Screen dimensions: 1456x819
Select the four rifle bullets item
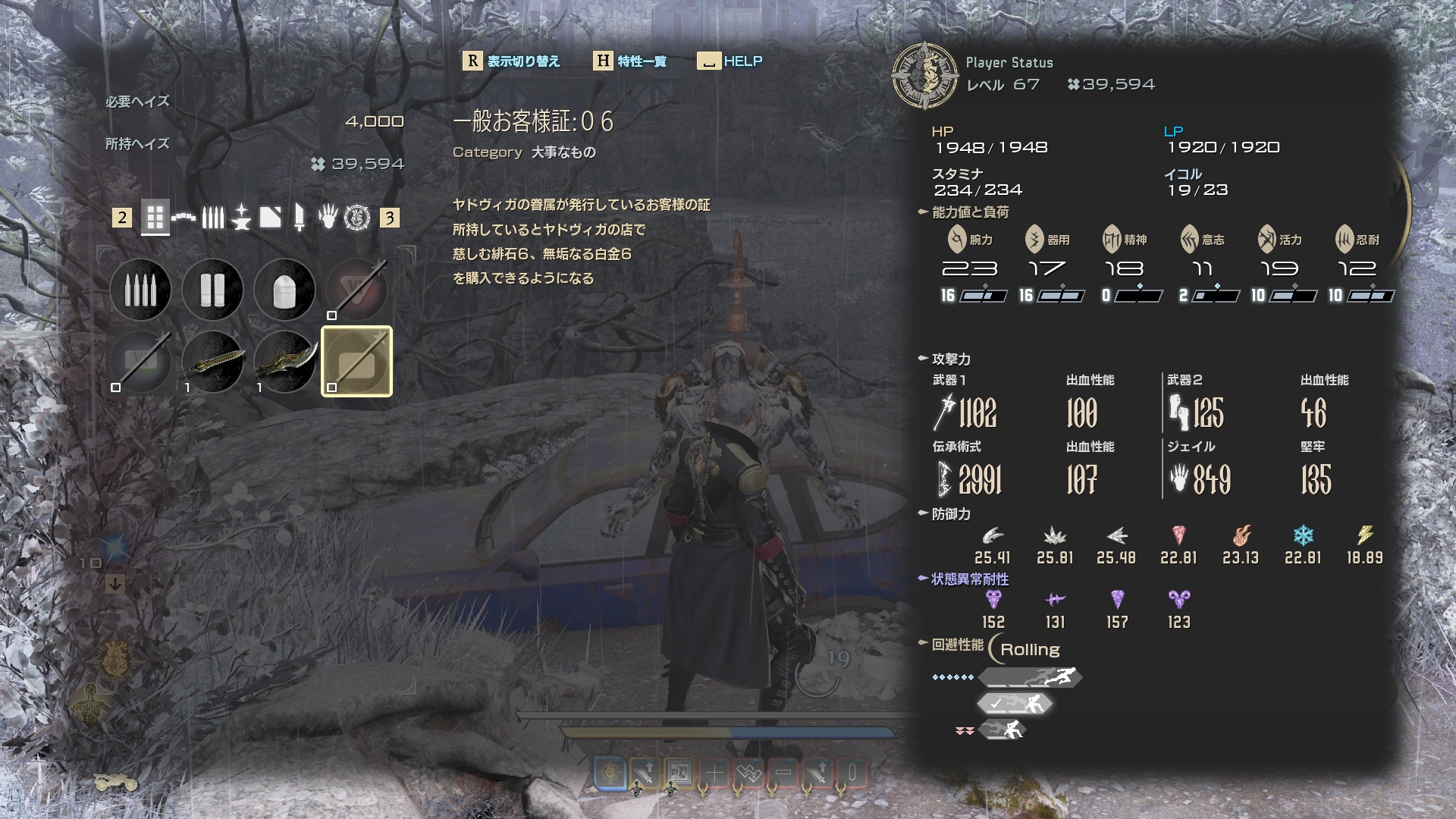click(x=140, y=290)
